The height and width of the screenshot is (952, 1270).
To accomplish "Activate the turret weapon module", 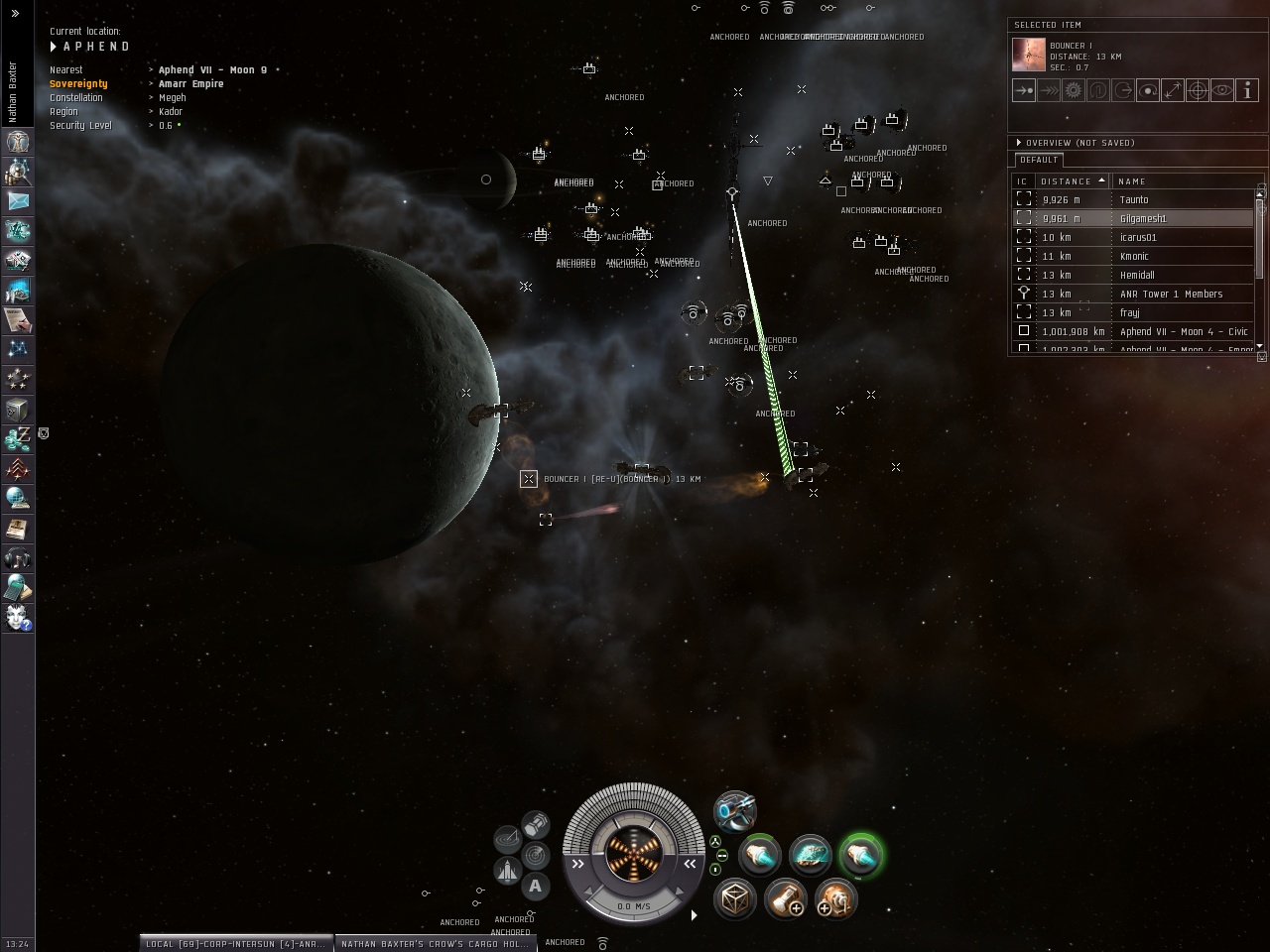I will (734, 812).
